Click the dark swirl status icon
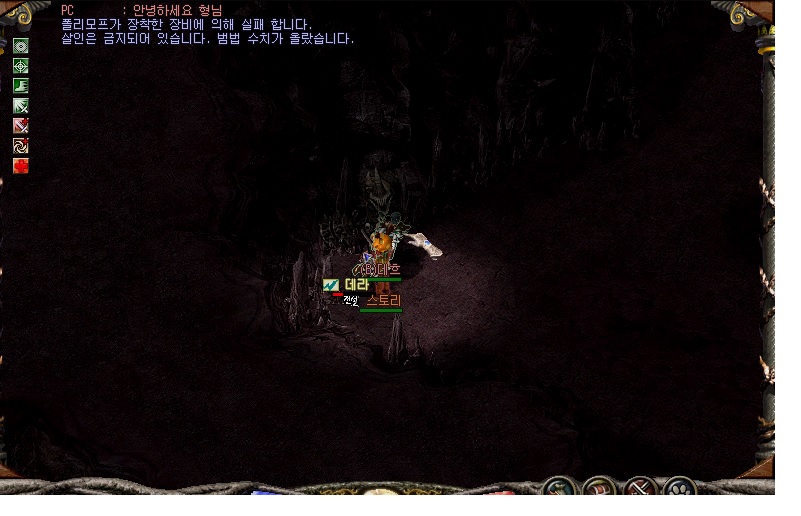This screenshot has height=516, width=801. tap(20, 145)
